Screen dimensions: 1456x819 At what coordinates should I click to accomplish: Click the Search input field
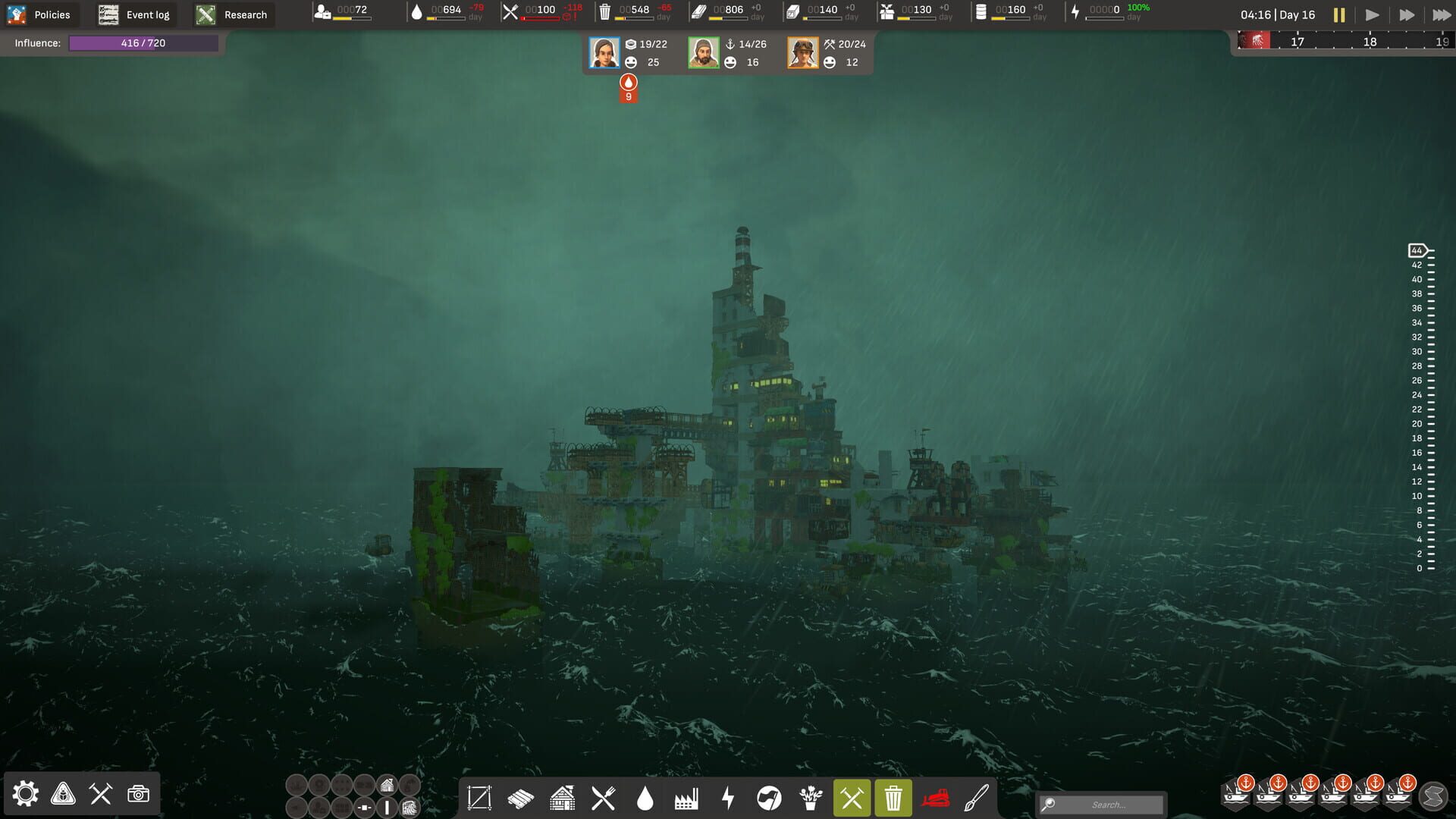pos(1100,805)
